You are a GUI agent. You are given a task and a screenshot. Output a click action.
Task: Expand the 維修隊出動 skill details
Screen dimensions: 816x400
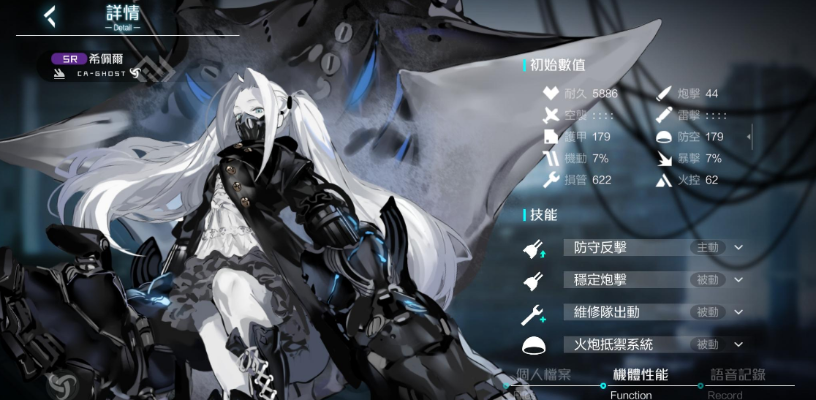coord(739,312)
